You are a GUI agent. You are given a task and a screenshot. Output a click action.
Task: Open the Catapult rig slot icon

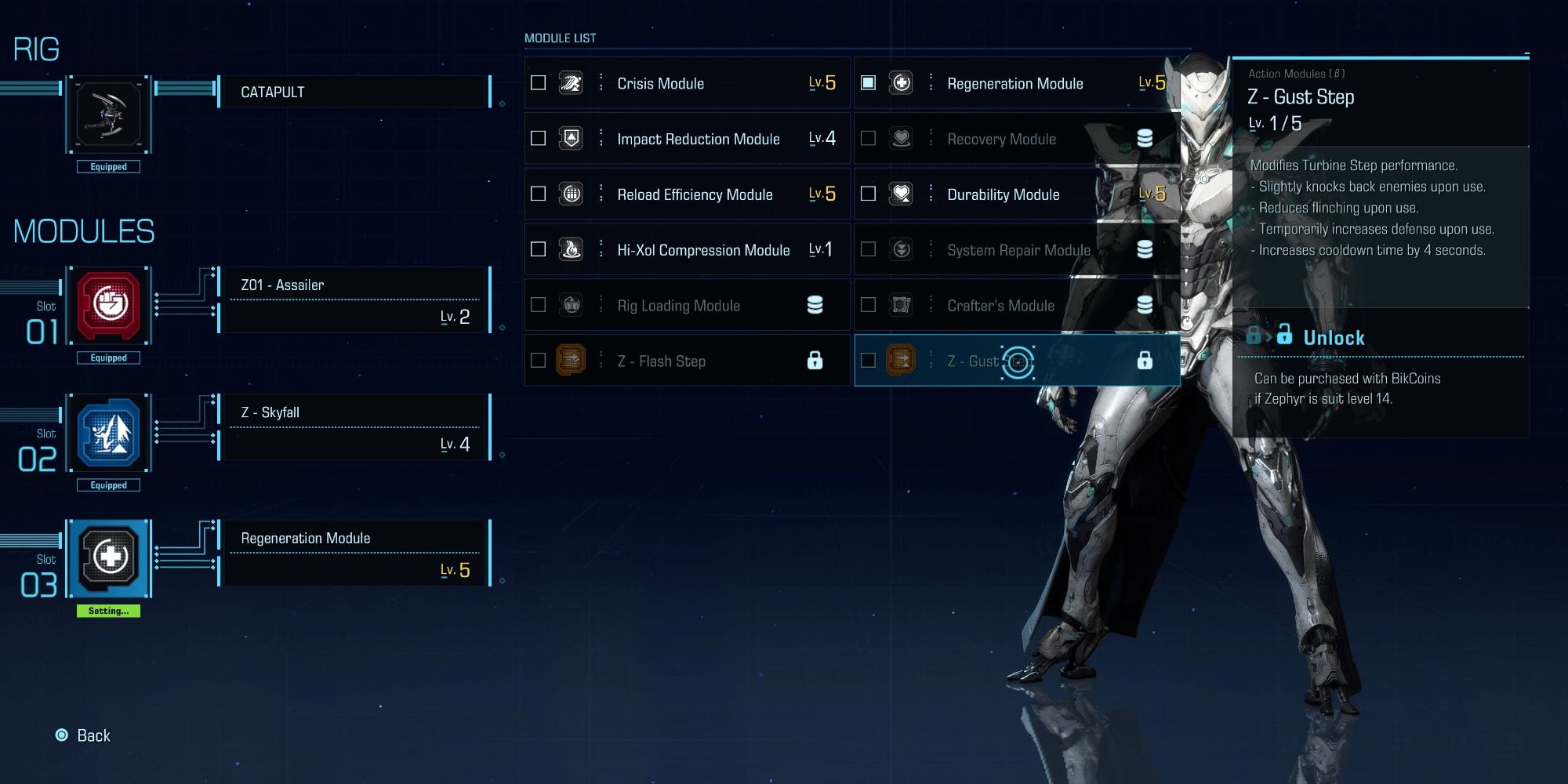(x=109, y=114)
